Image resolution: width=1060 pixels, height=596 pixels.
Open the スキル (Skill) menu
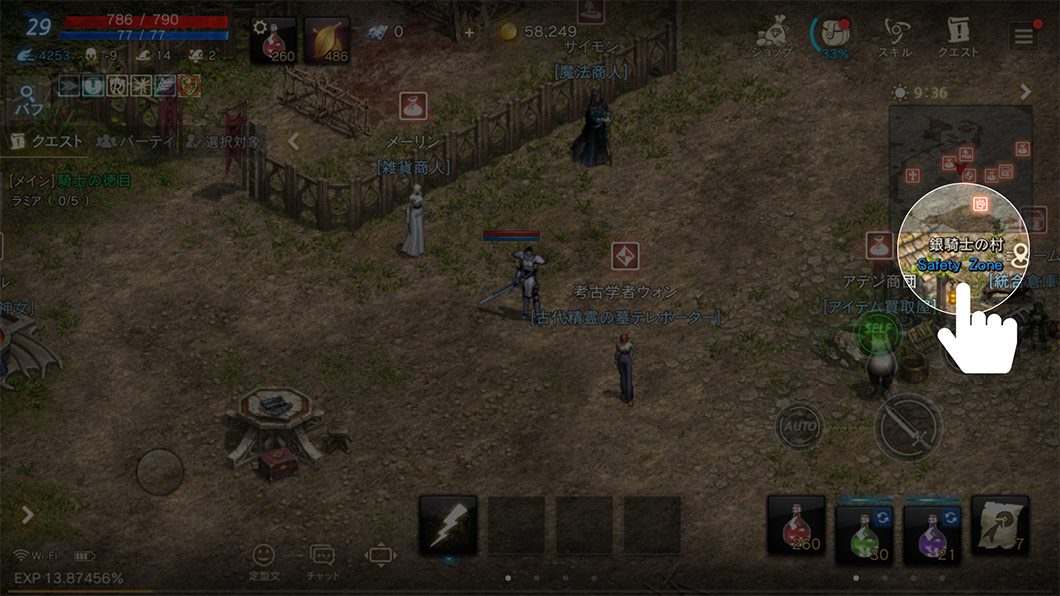coord(893,38)
